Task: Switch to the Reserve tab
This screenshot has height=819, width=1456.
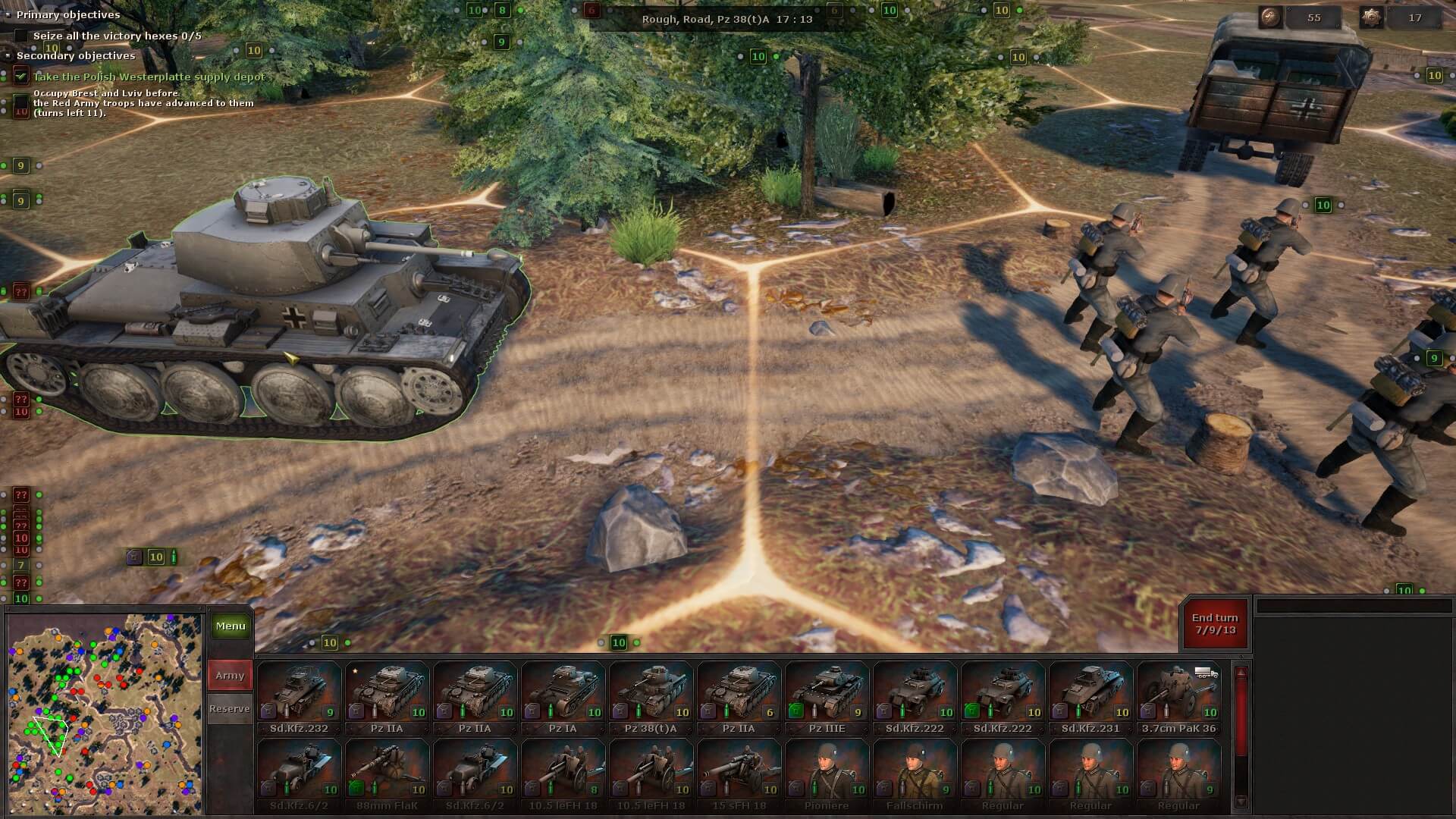Action: 230,709
